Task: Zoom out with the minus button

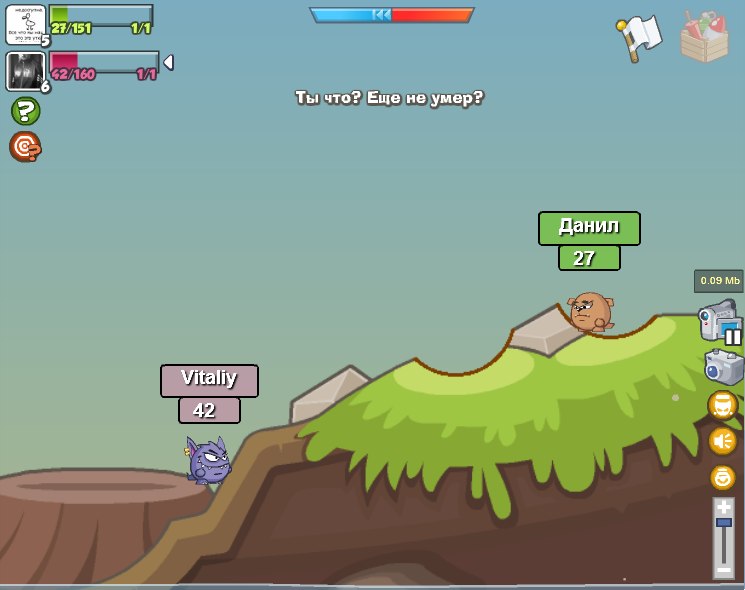Action: point(723,570)
